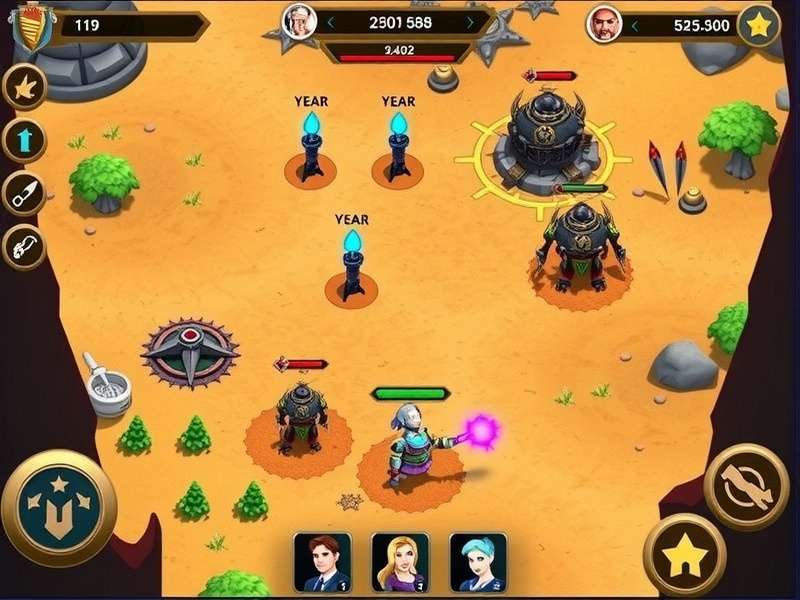This screenshot has height=600, width=800.
Task: Tap the circular swap arrows button
Action: (746, 487)
